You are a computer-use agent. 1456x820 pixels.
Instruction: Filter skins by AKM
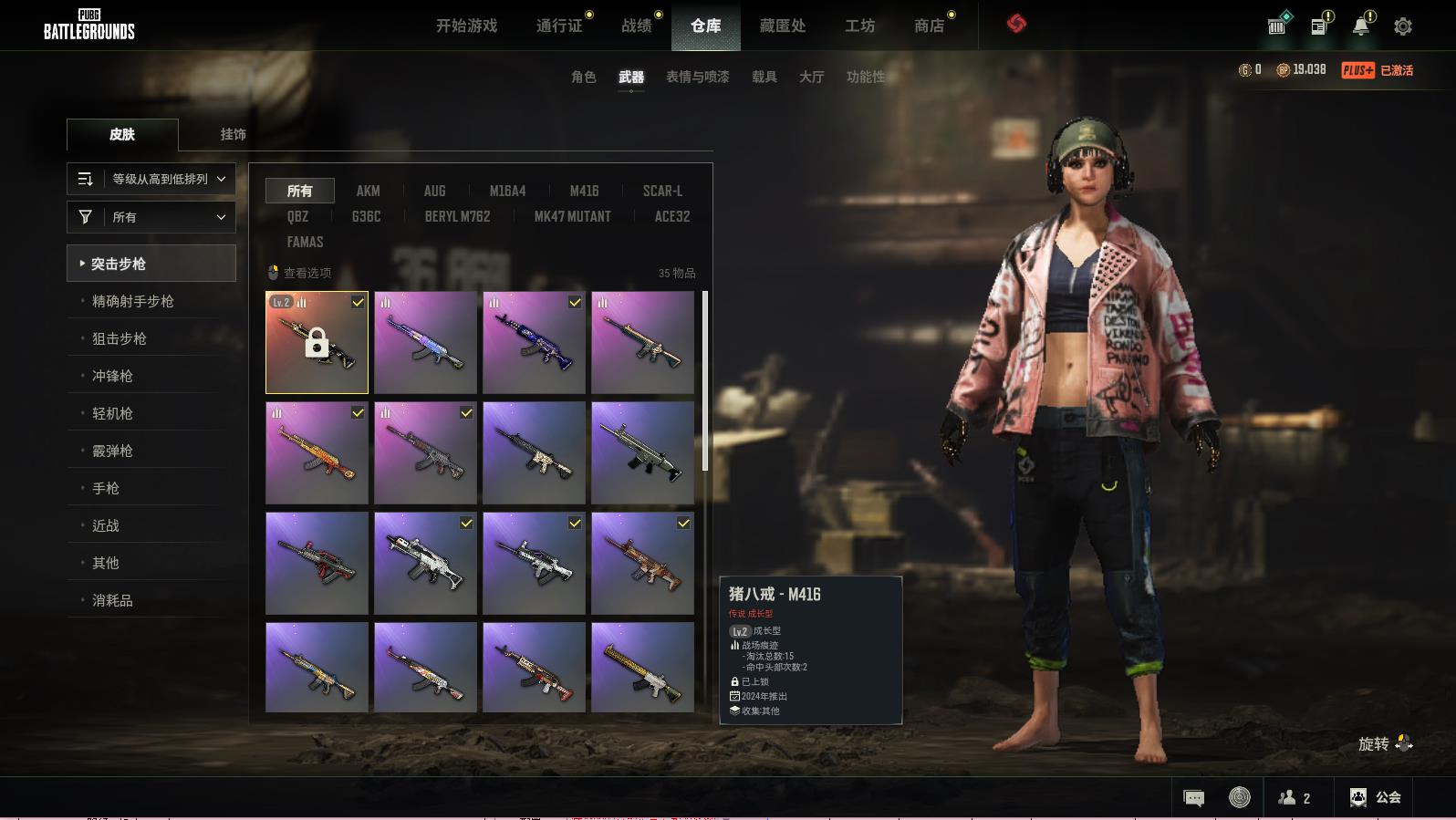(x=368, y=191)
